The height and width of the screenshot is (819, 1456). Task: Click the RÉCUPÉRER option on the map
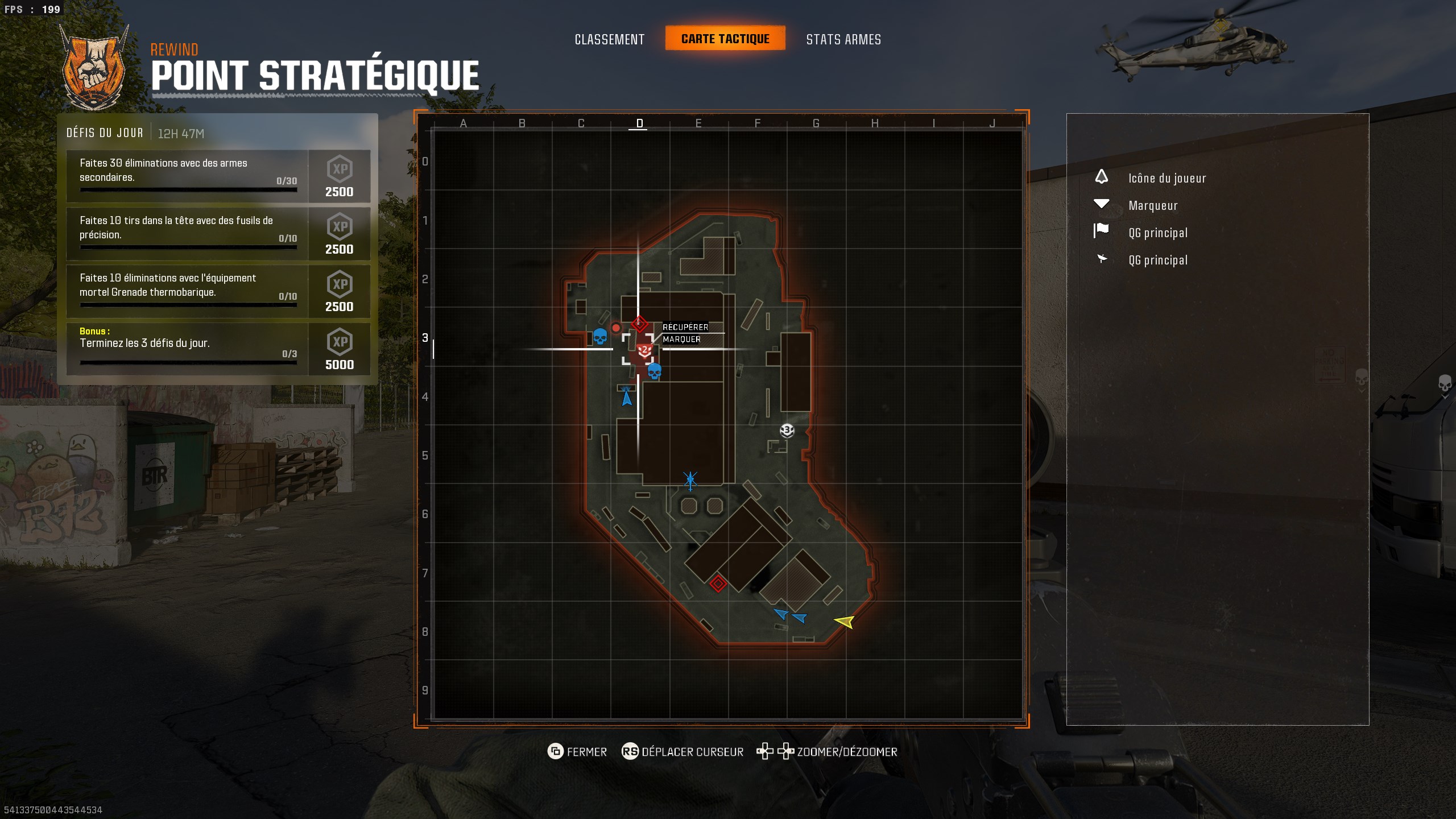click(685, 327)
